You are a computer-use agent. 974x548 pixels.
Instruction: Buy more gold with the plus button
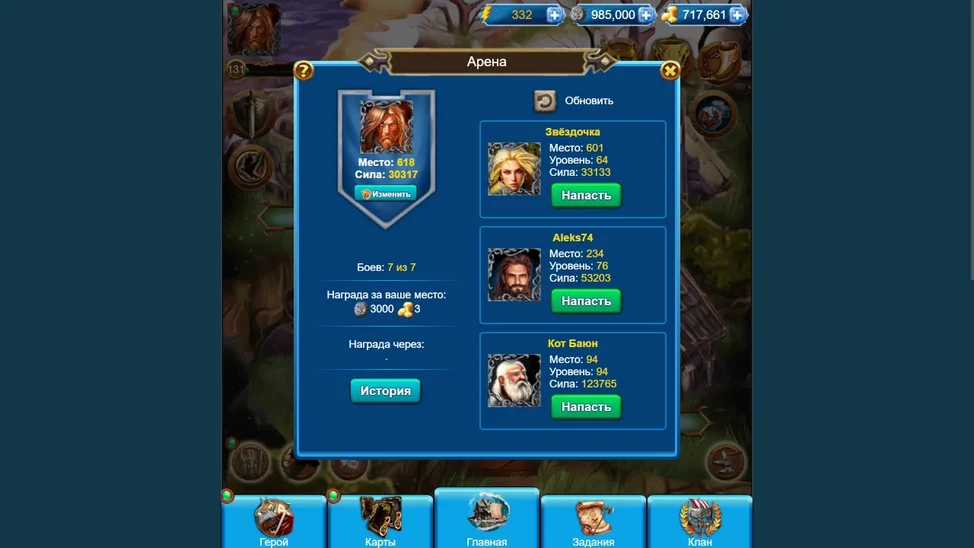(x=737, y=15)
